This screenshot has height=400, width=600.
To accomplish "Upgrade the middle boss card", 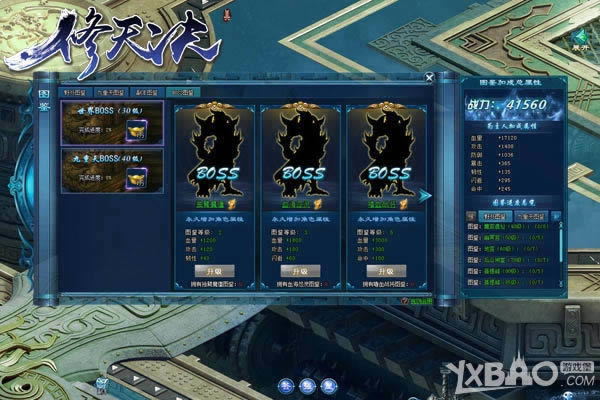I will [299, 271].
